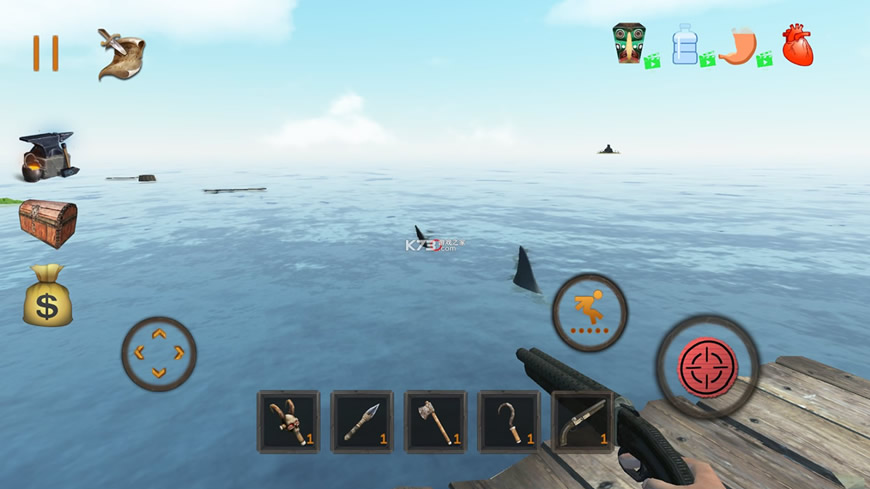Image resolution: width=870 pixels, height=489 pixels.
Task: Open the money bag shop
Action: pos(47,295)
